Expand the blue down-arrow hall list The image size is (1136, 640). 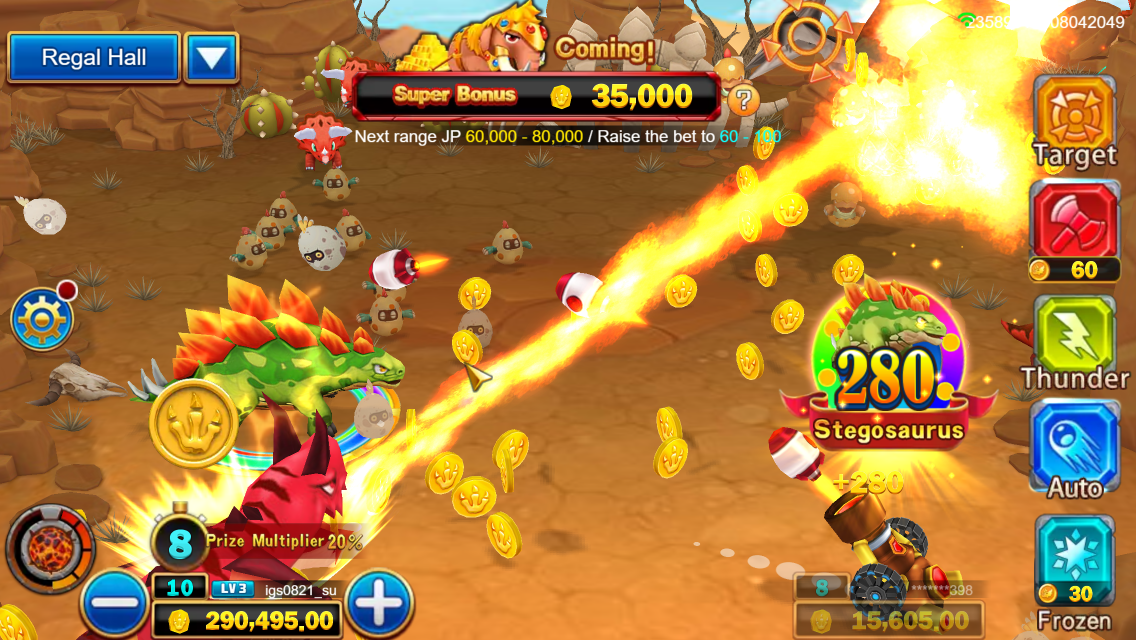tap(211, 58)
